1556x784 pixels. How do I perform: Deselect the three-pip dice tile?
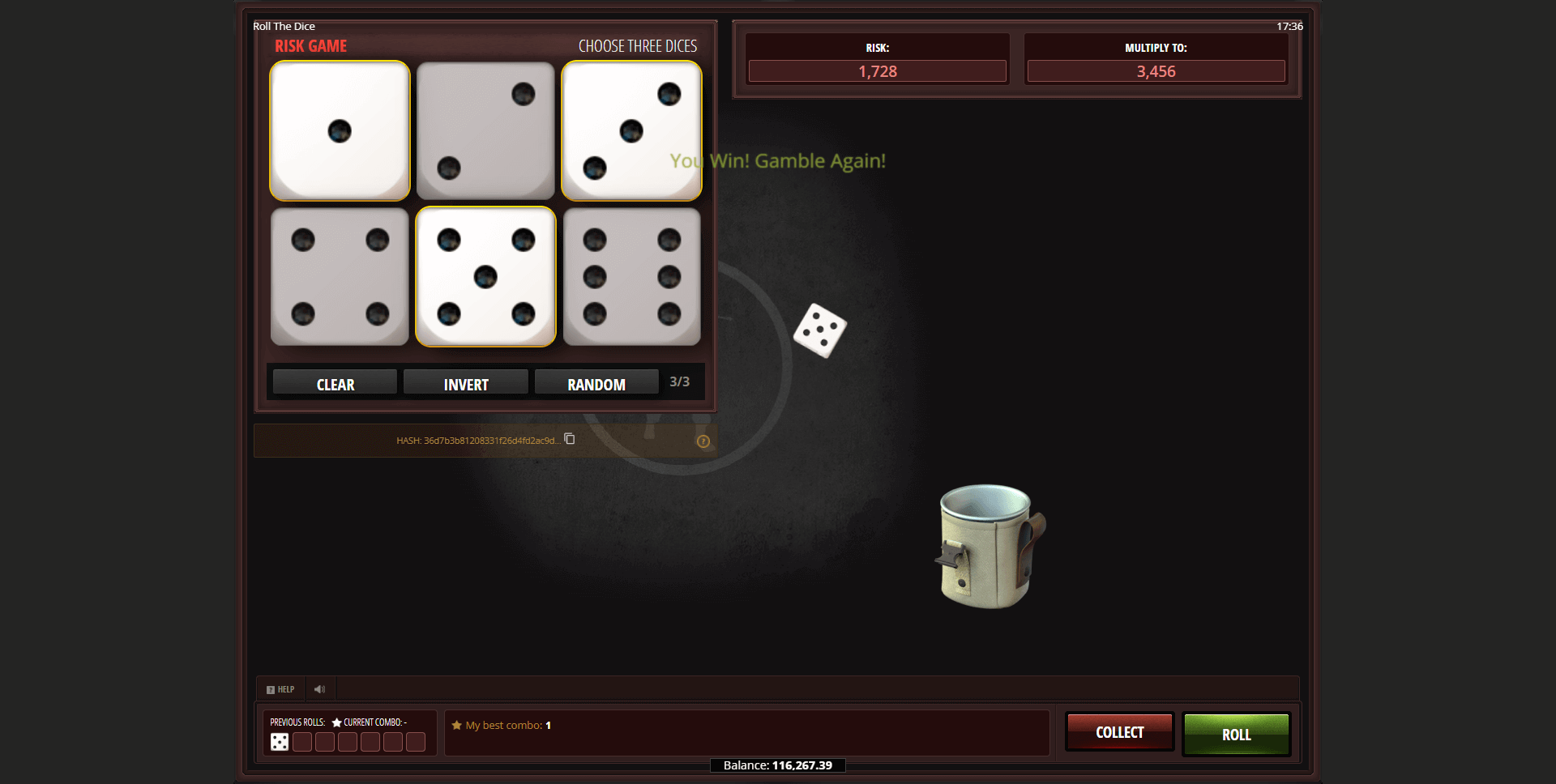[631, 130]
